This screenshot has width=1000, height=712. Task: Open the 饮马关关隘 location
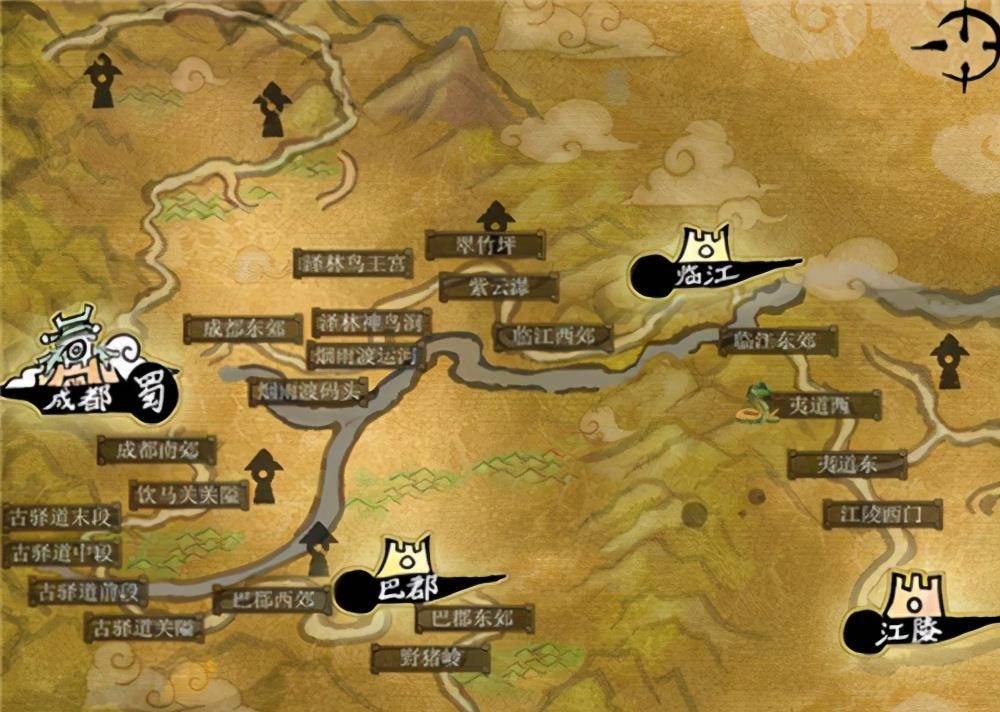pyautogui.click(x=189, y=494)
